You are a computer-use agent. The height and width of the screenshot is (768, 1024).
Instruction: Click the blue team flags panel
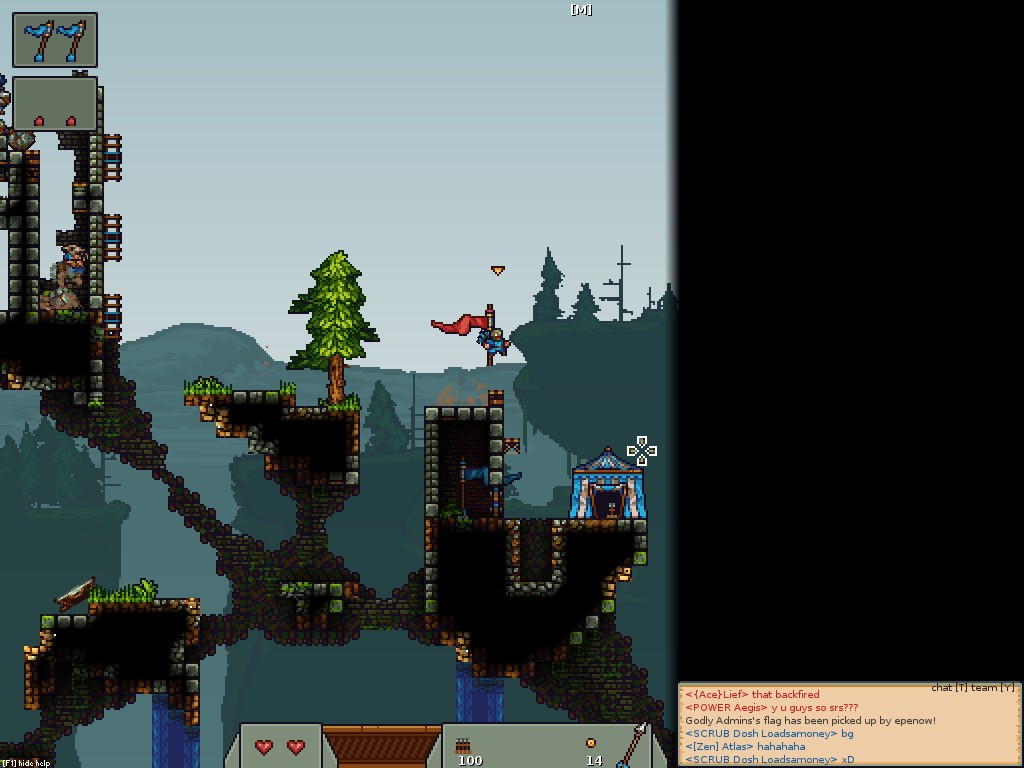[x=55, y=41]
